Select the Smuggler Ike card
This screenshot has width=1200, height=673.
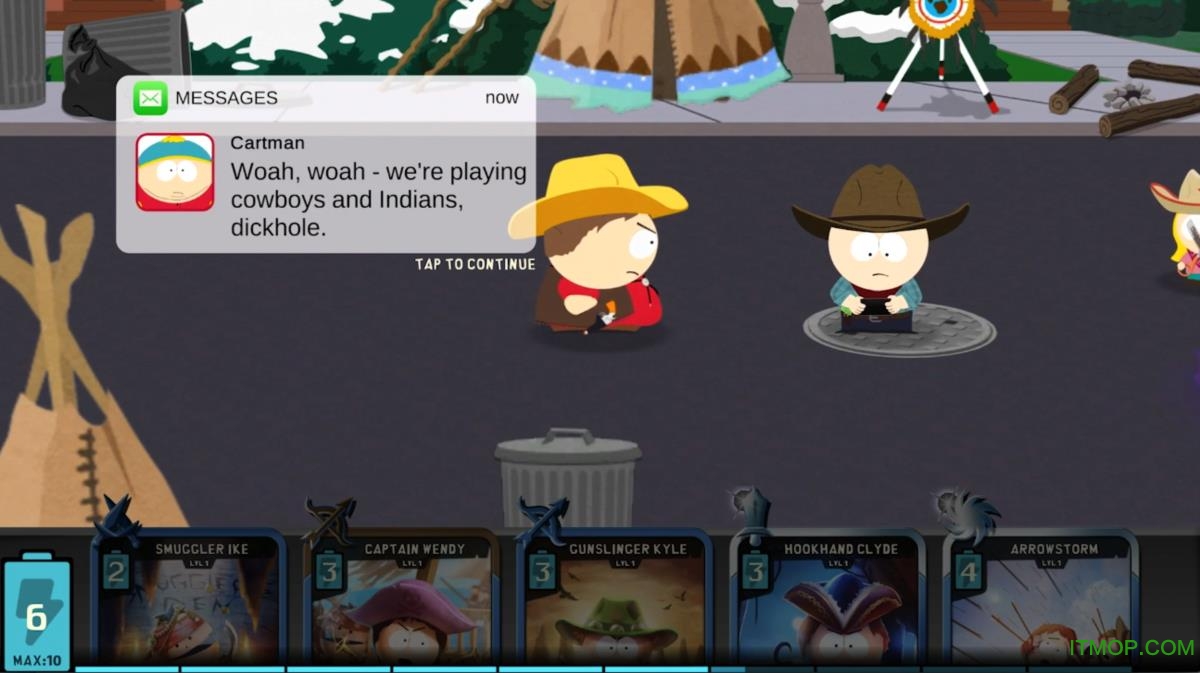pos(188,602)
